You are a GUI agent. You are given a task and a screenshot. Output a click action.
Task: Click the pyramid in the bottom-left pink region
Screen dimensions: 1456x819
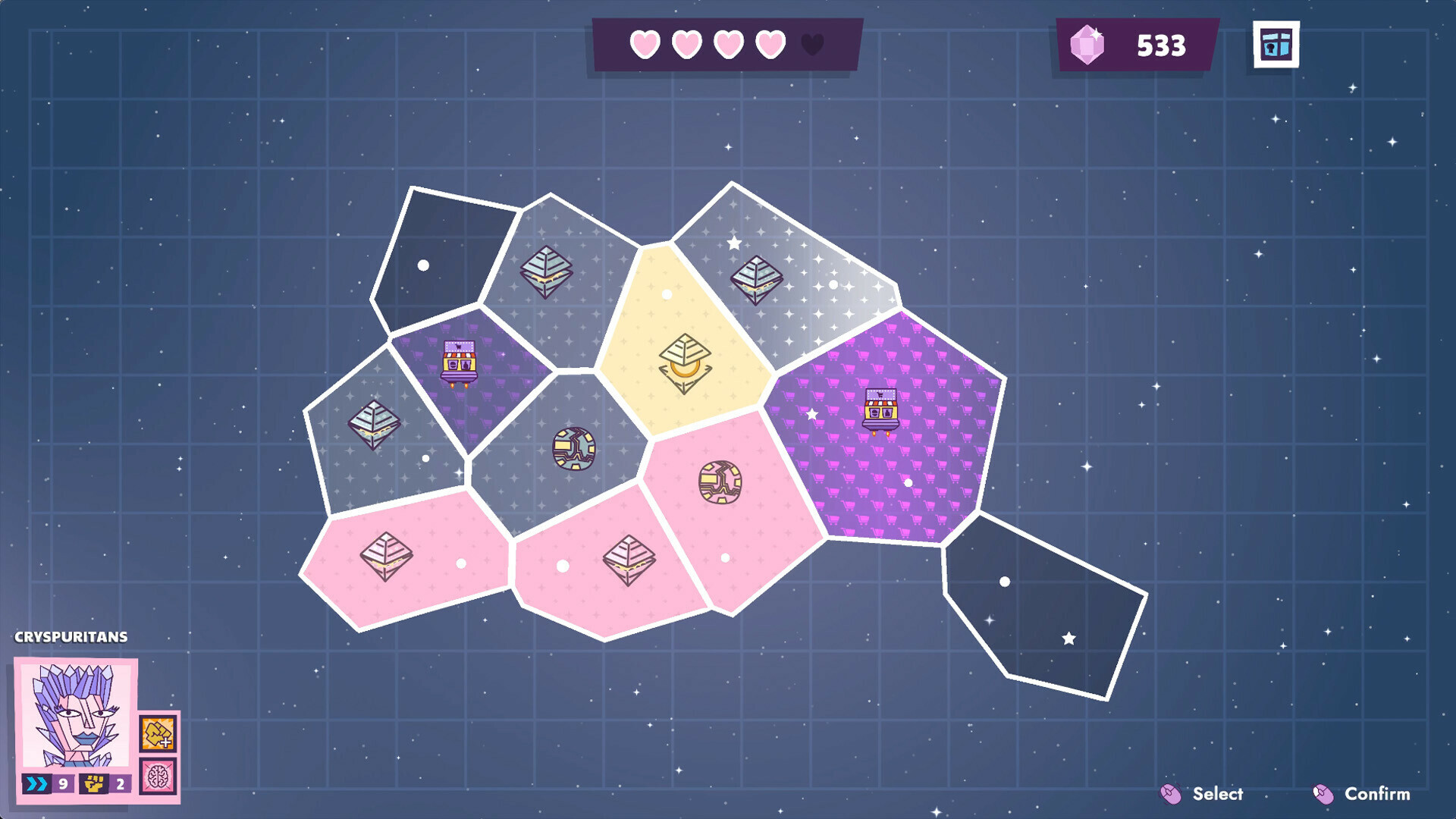387,556
